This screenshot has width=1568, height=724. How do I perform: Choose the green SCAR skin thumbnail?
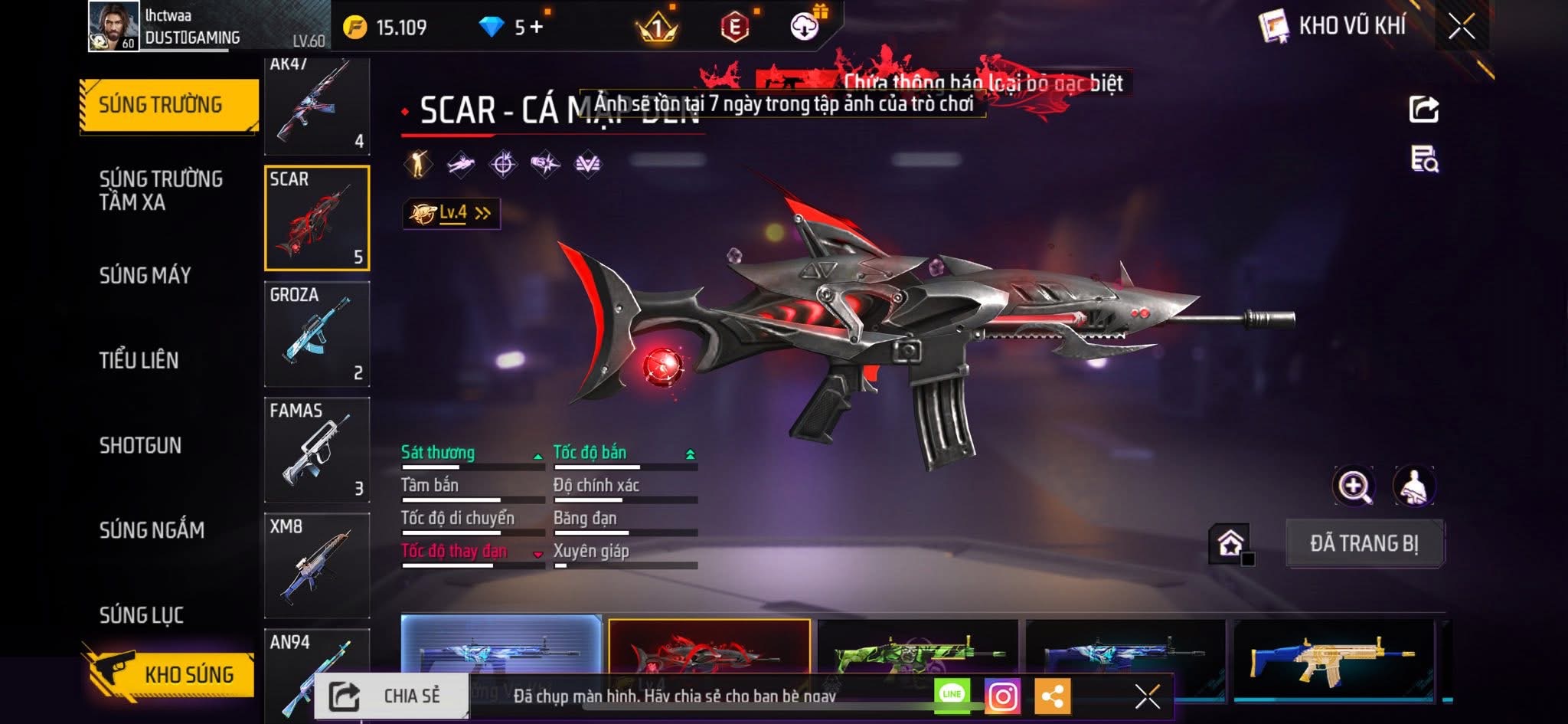(917, 653)
